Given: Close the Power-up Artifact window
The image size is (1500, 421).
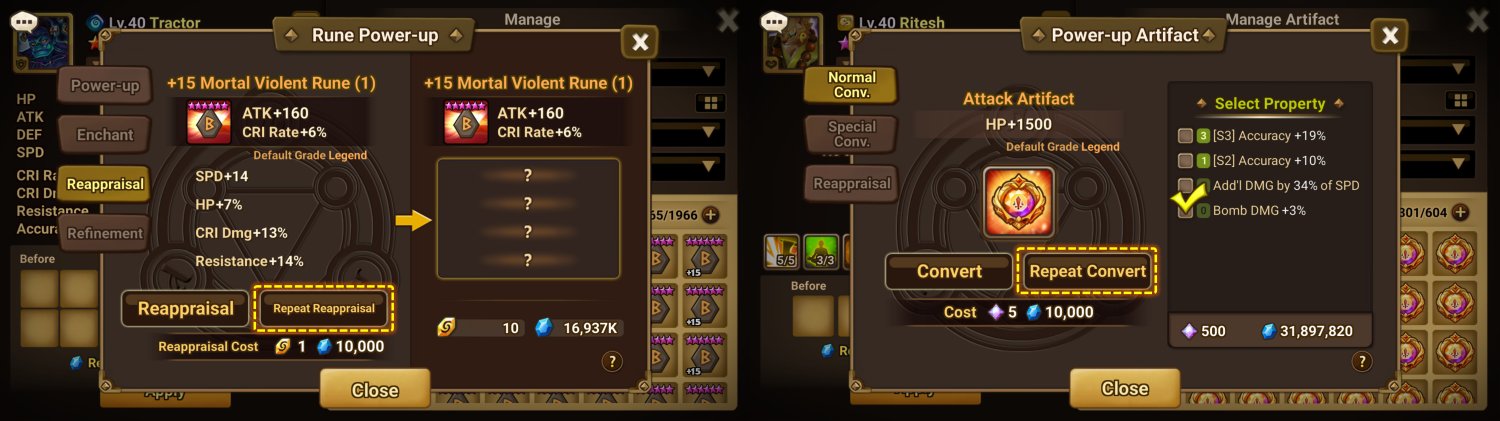Looking at the screenshot, I should point(1389,37).
